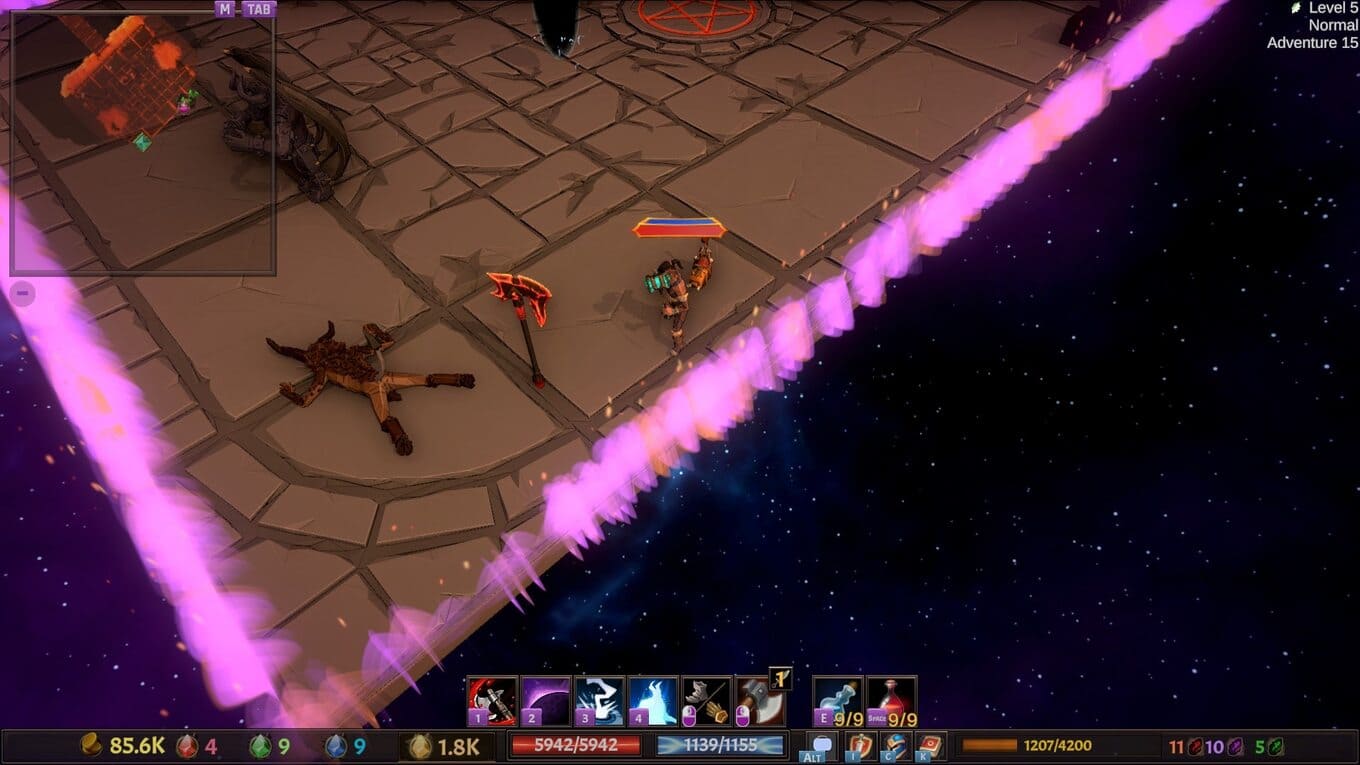Select the battle axe attack skill
Viewport: 1360px width, 765px height.
coord(759,700)
